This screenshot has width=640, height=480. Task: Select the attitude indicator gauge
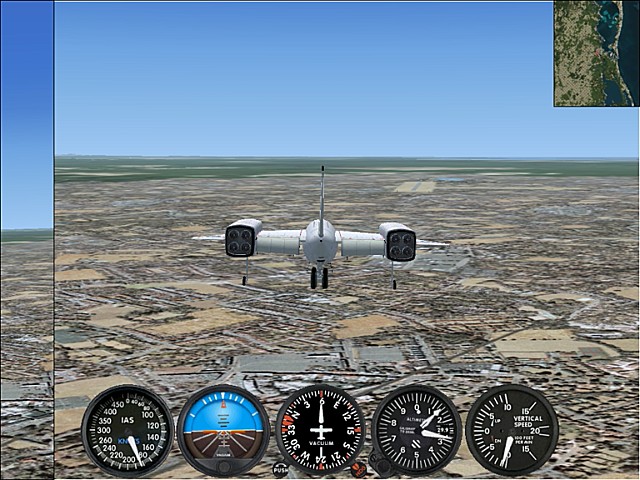pos(223,430)
